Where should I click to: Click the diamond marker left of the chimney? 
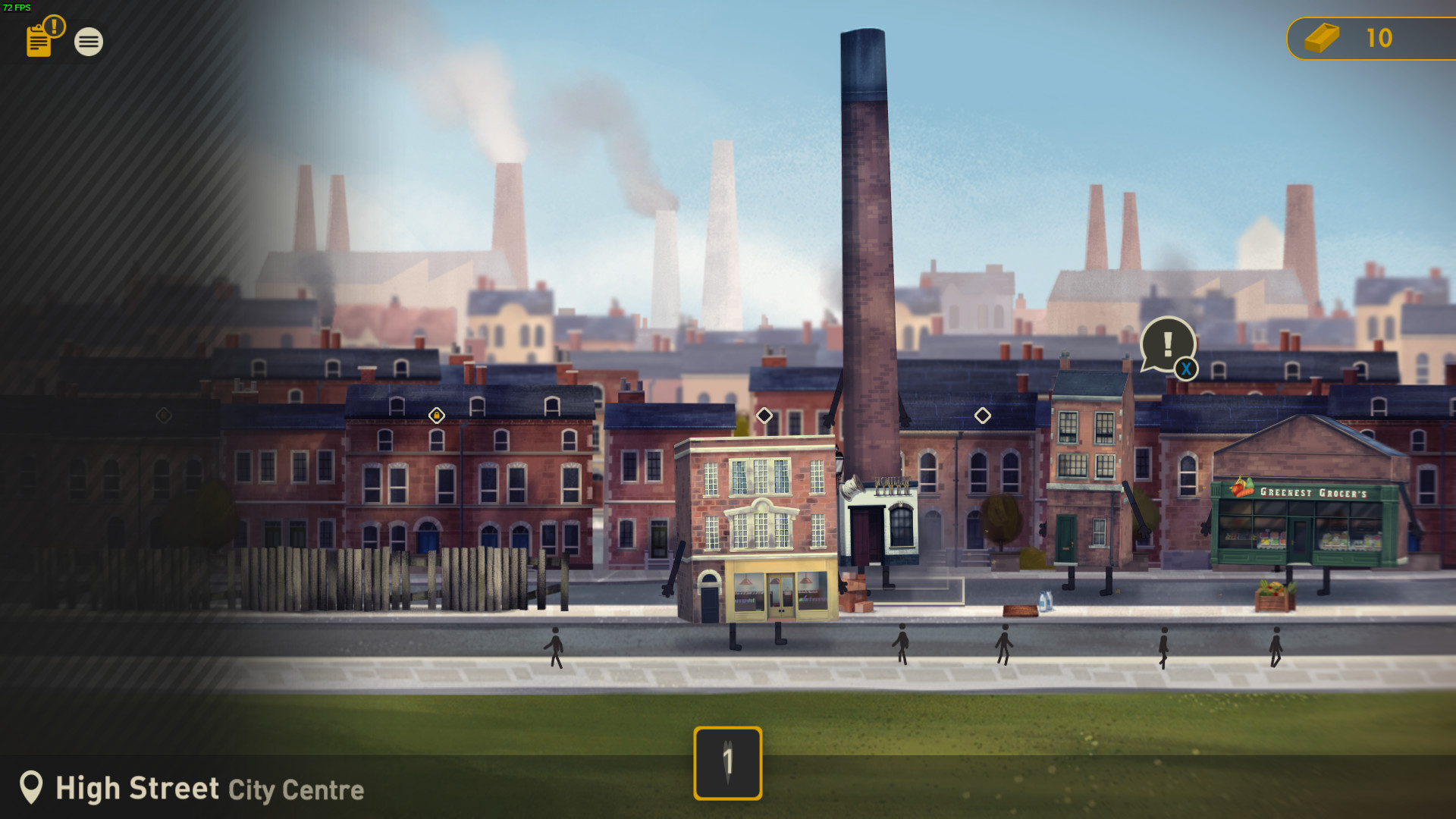[x=764, y=415]
